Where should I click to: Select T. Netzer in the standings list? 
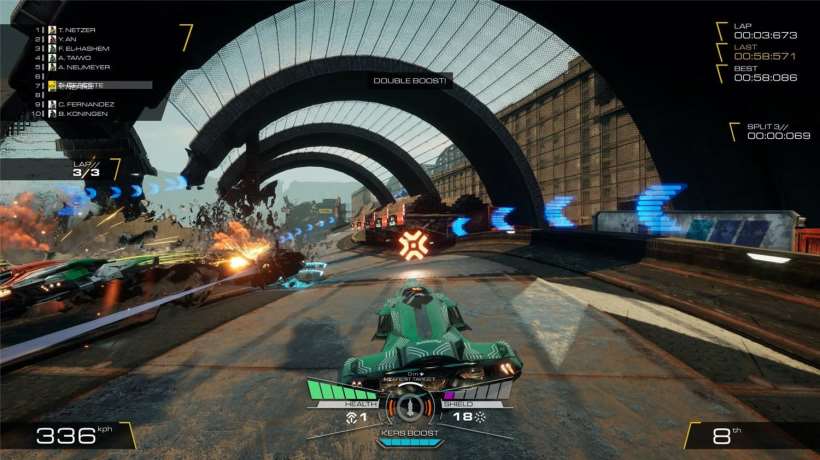pos(76,29)
